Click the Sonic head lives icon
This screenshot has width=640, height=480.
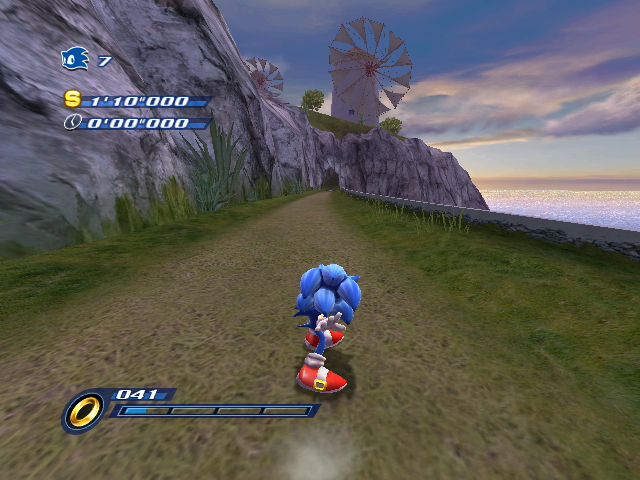[x=75, y=60]
